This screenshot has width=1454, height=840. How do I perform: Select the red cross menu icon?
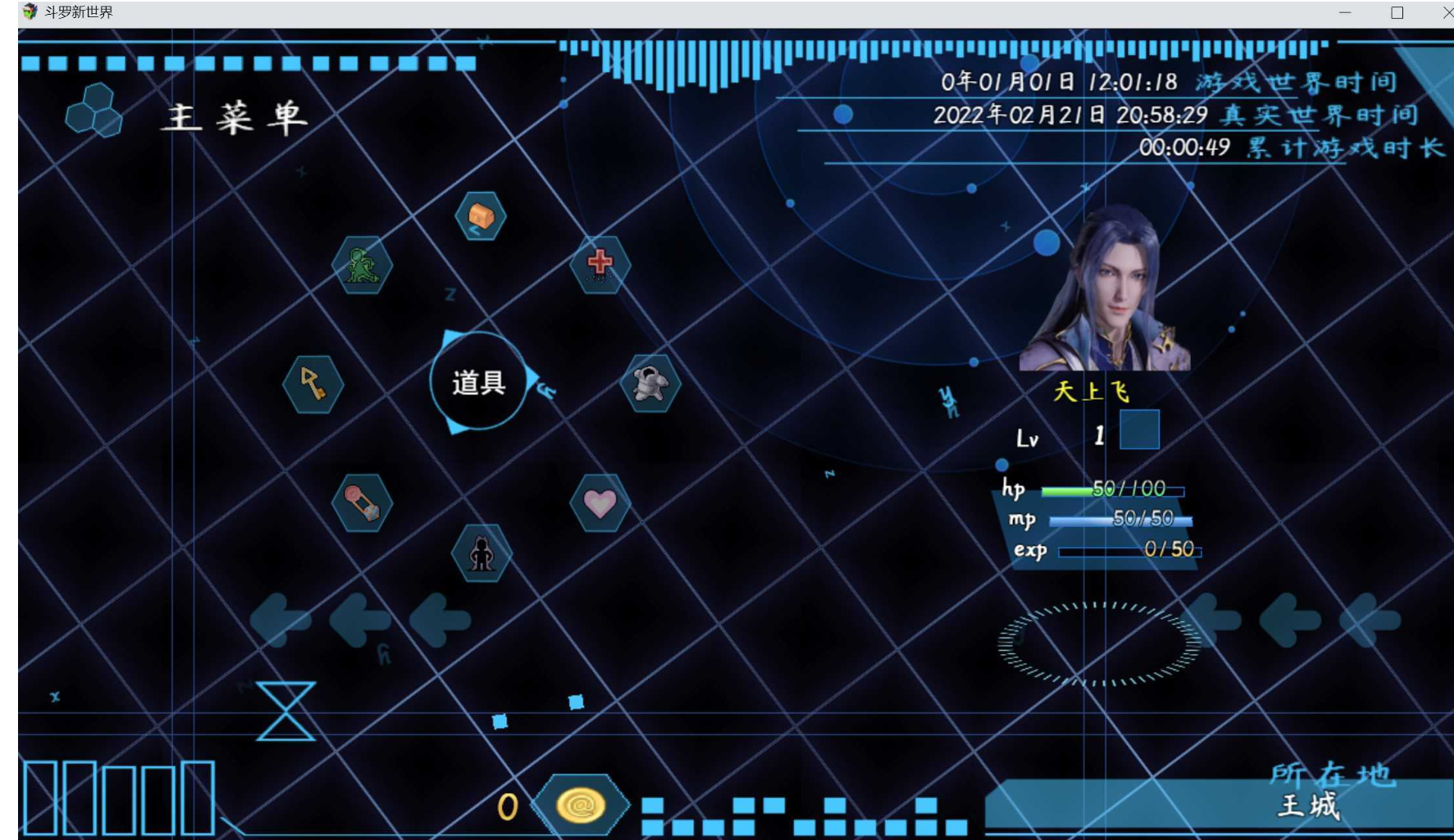600,264
